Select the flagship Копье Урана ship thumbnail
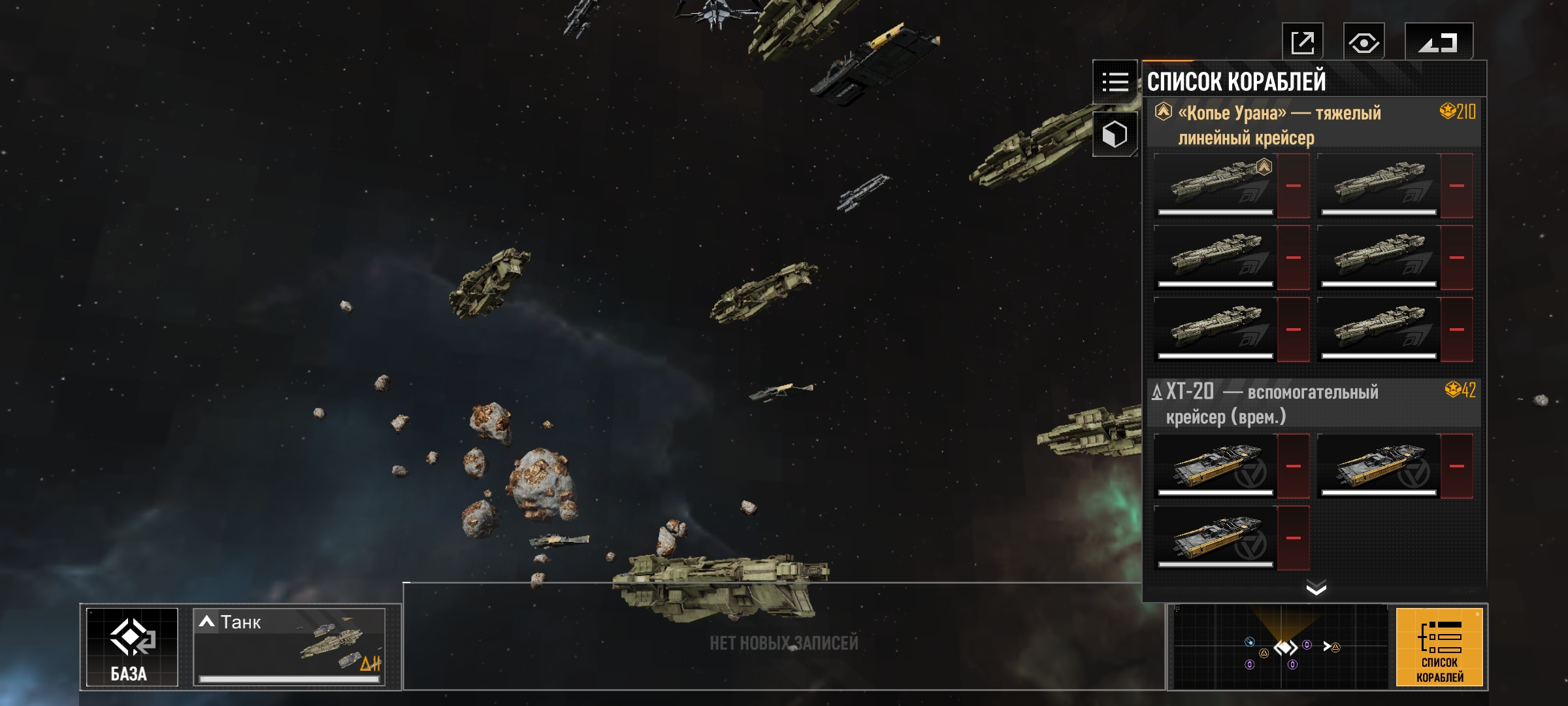The width and height of the screenshot is (1568, 706). point(1215,185)
